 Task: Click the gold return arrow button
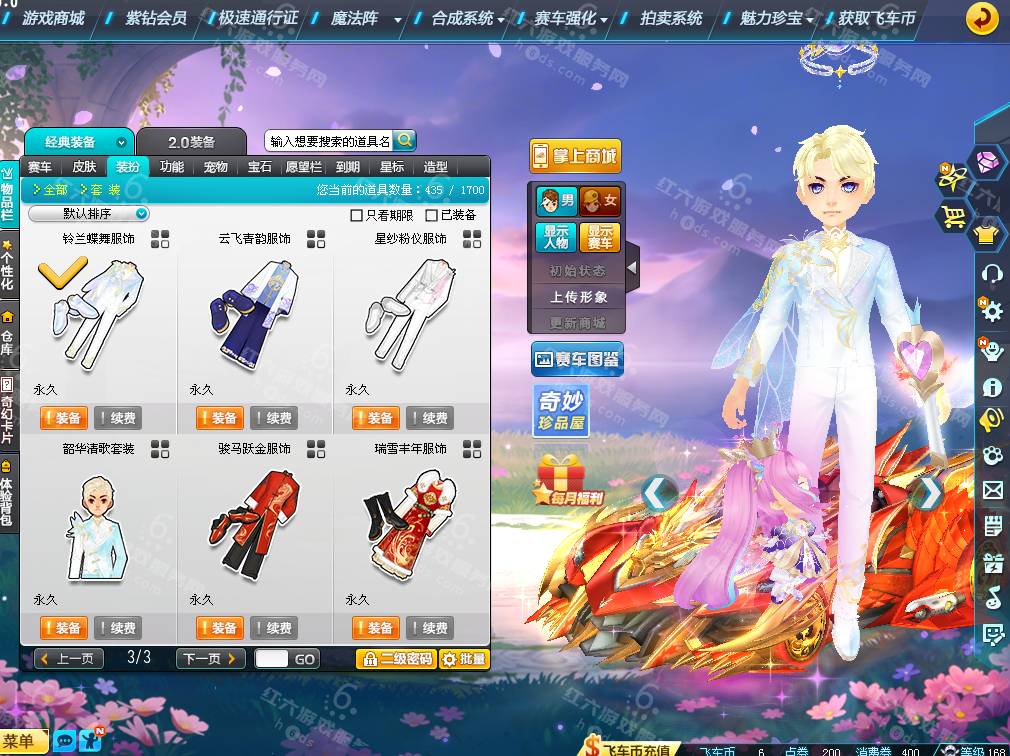[x=982, y=18]
